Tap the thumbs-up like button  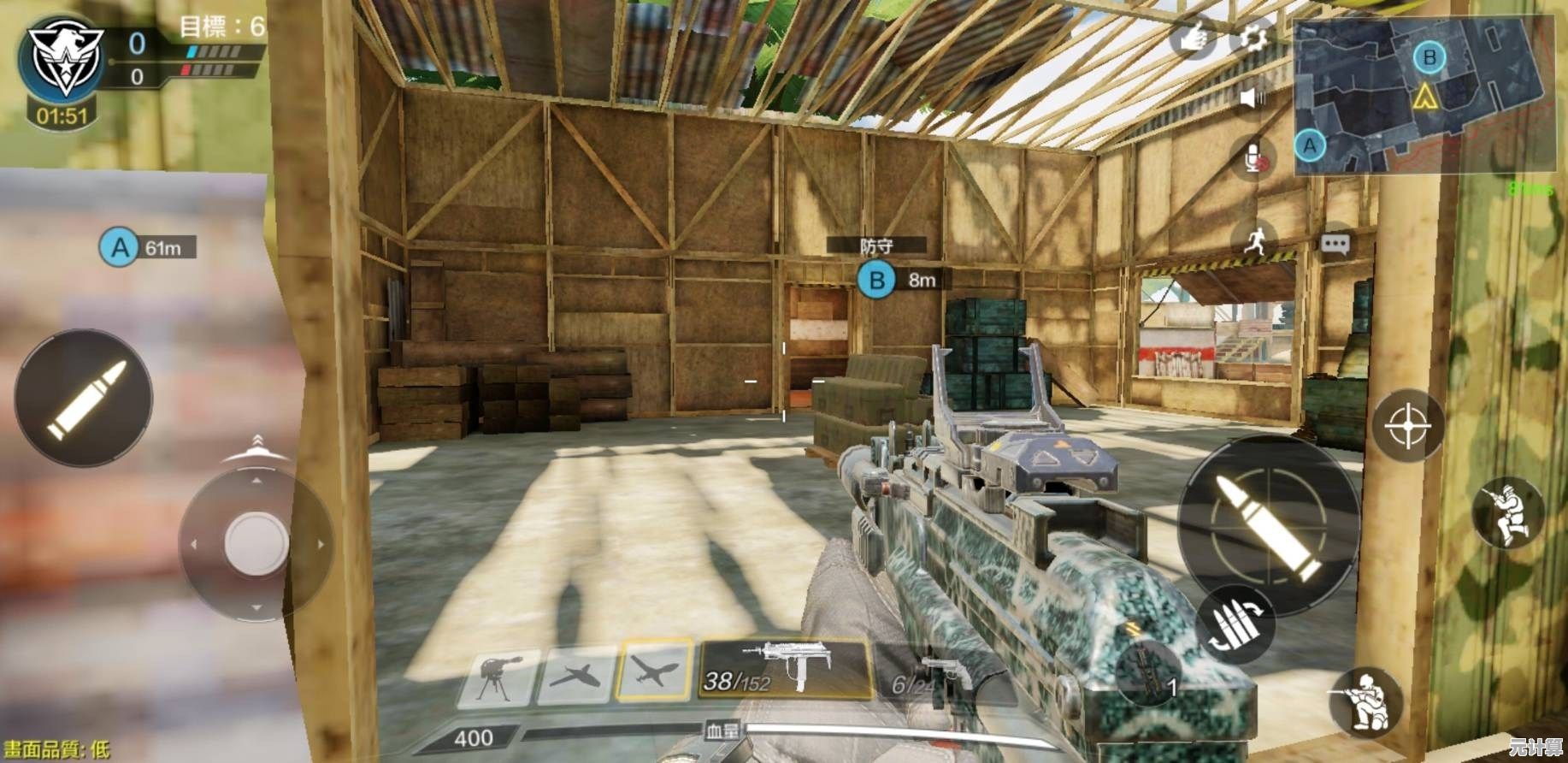[x=1194, y=38]
